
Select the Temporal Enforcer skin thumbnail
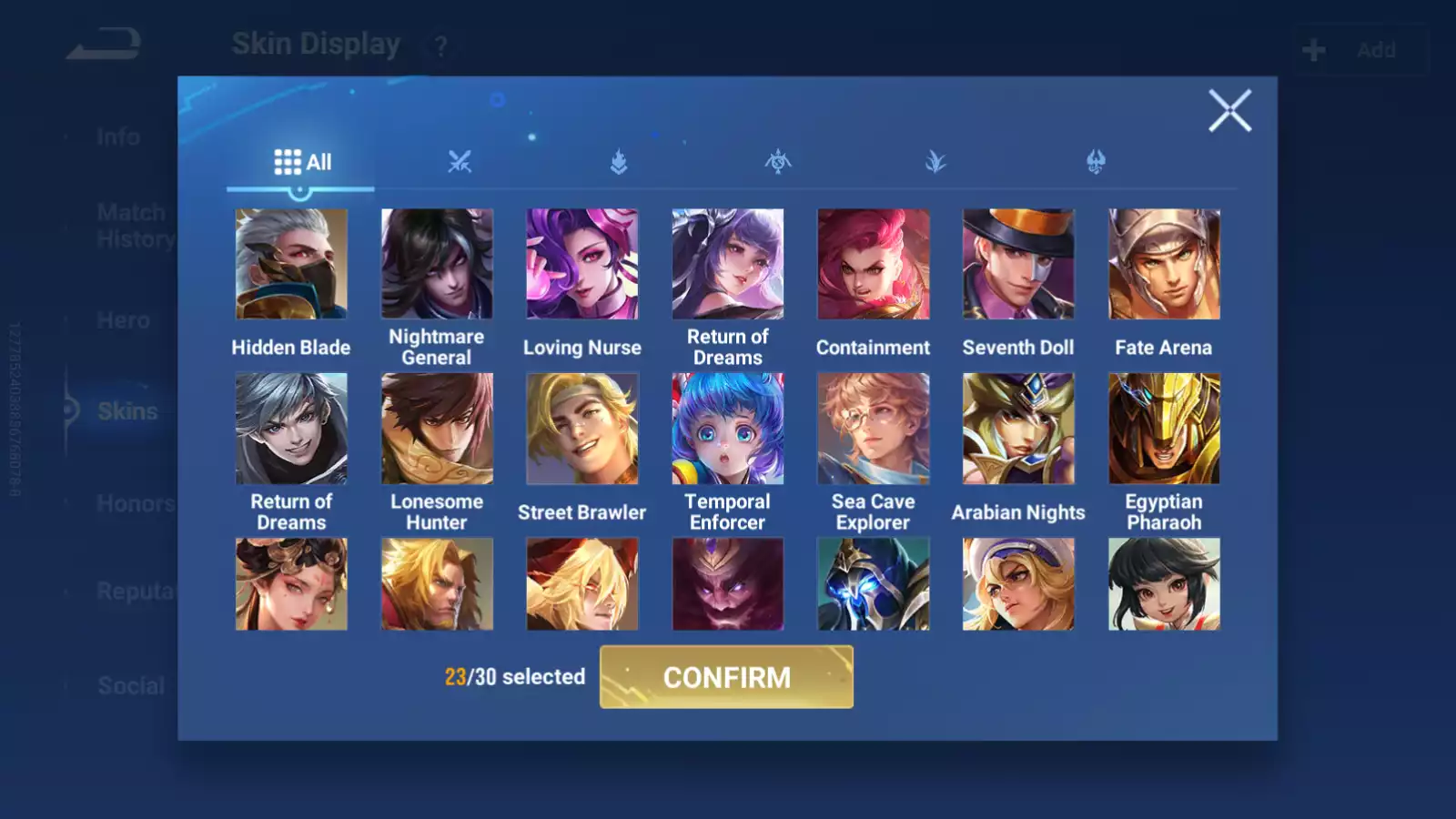[x=726, y=428]
